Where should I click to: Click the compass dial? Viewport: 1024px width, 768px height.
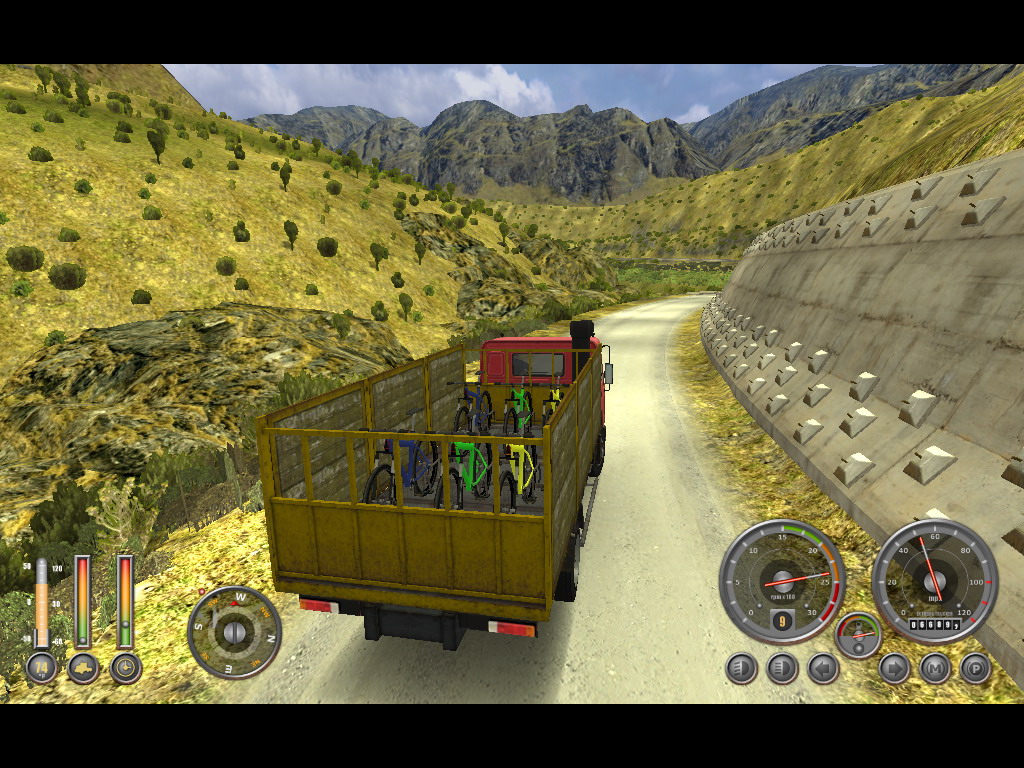coord(235,632)
